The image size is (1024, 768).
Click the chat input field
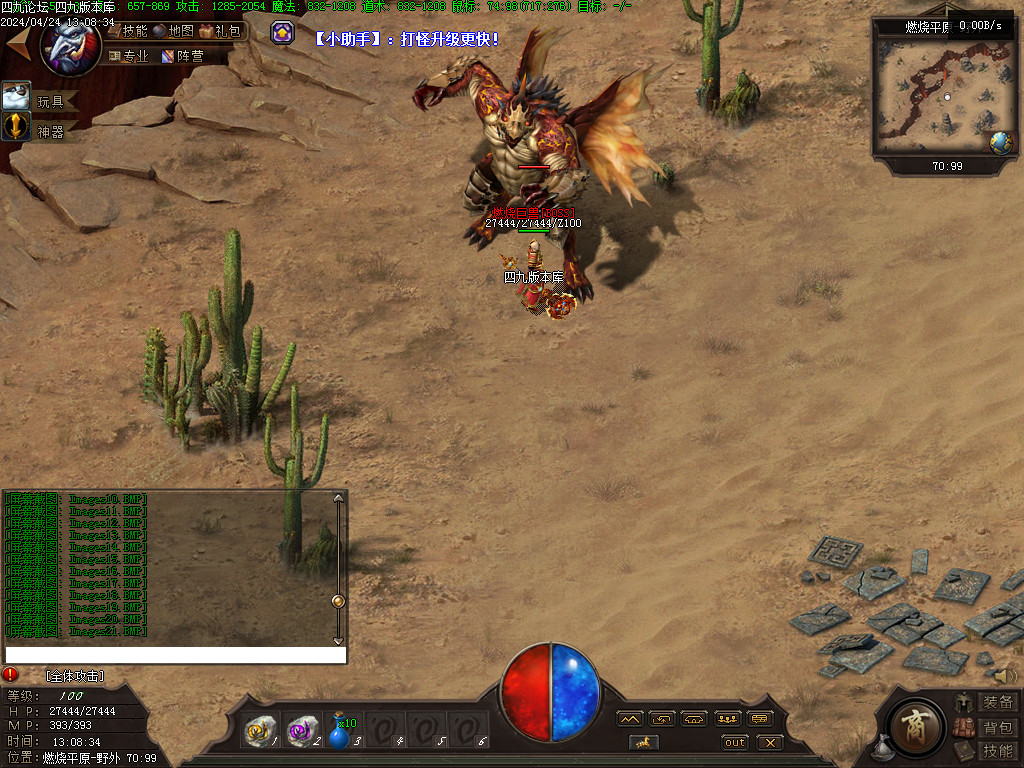coord(175,655)
